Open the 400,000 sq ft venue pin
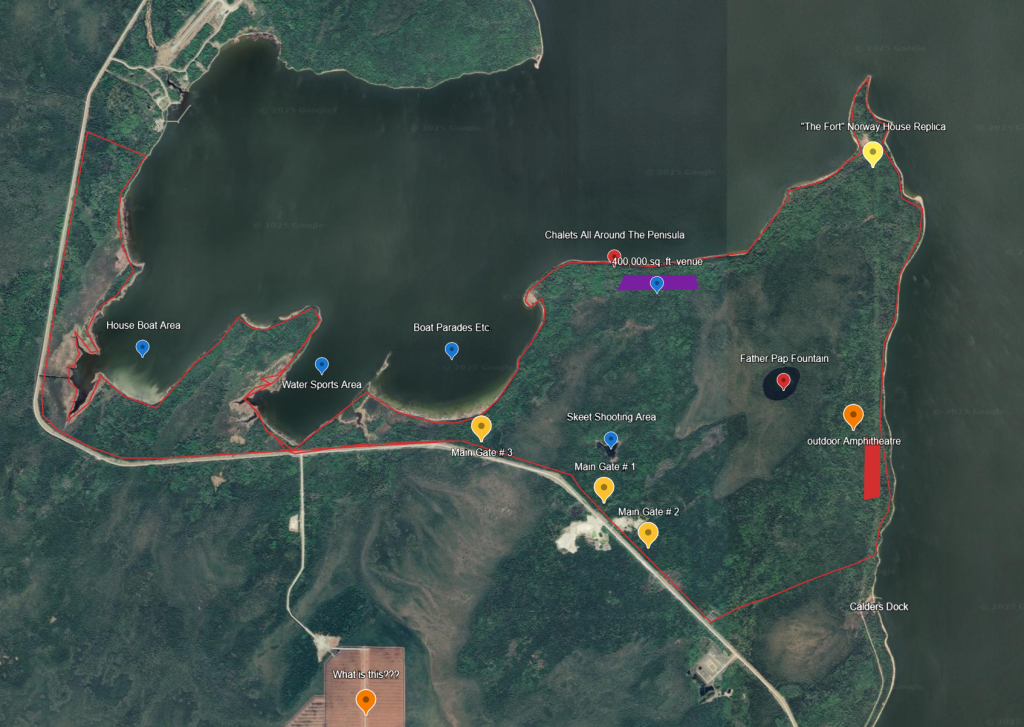The image size is (1024, 727). point(657,284)
